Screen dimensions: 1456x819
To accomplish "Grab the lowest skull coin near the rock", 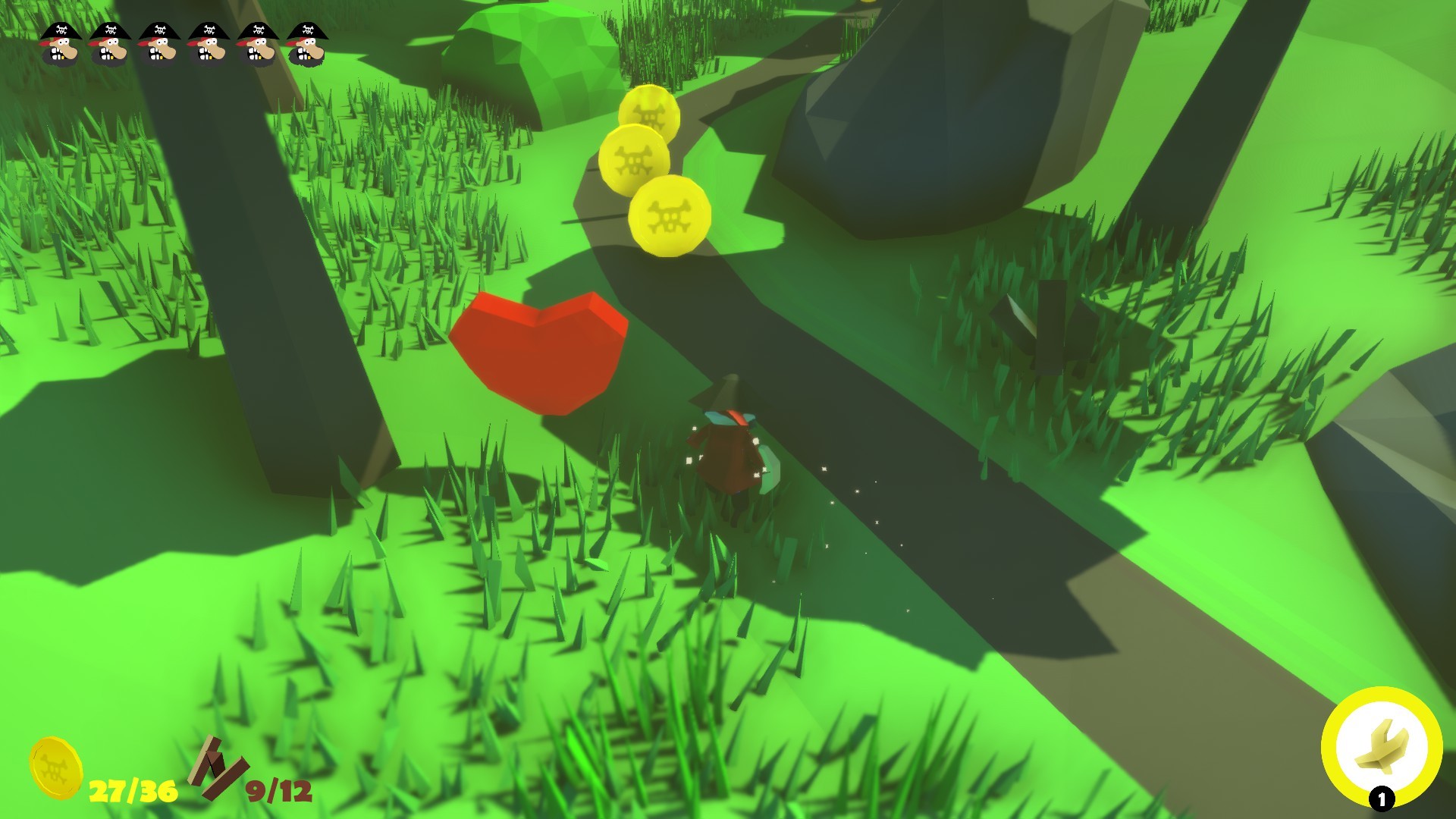I will (x=671, y=217).
